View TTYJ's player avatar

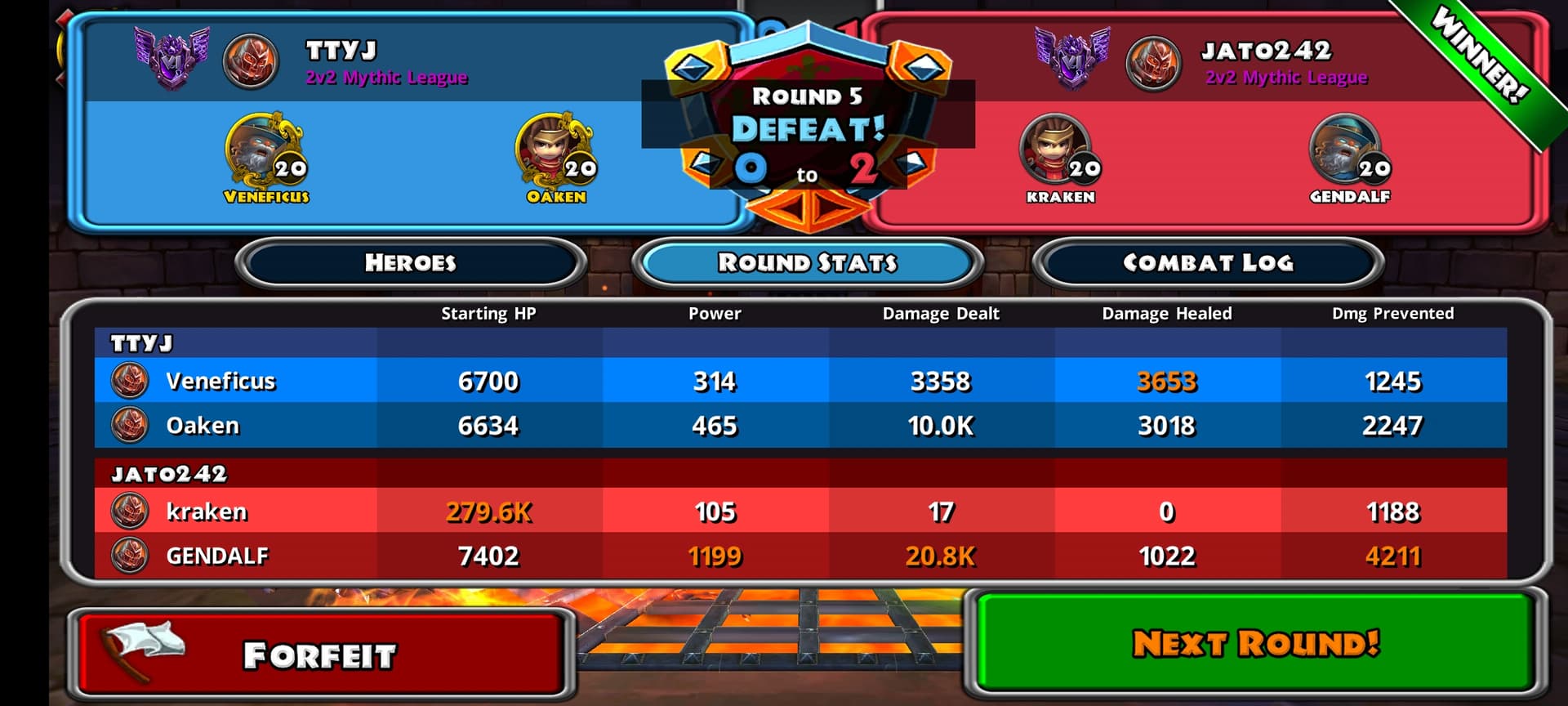click(251, 60)
